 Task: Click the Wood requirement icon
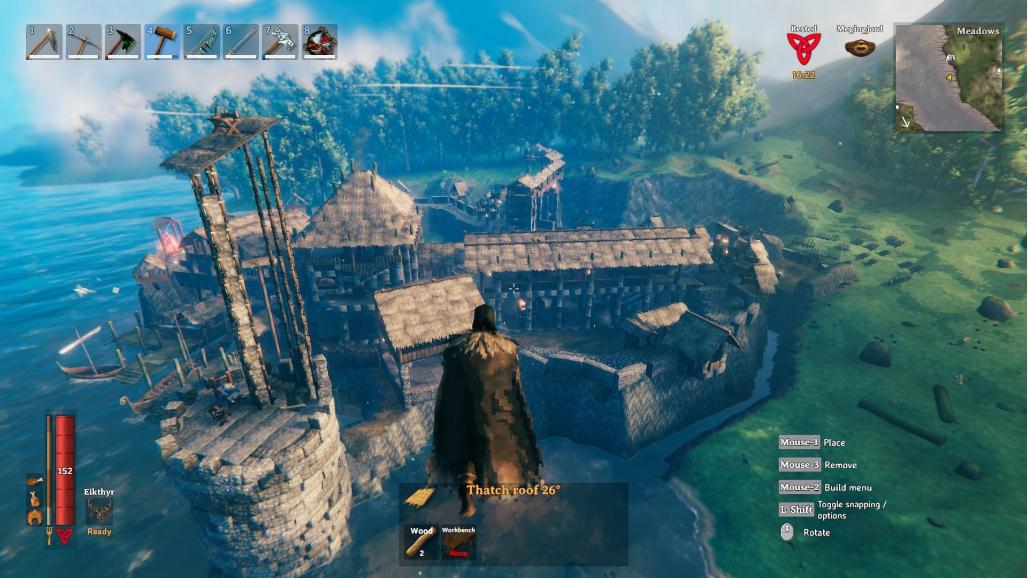[x=420, y=540]
